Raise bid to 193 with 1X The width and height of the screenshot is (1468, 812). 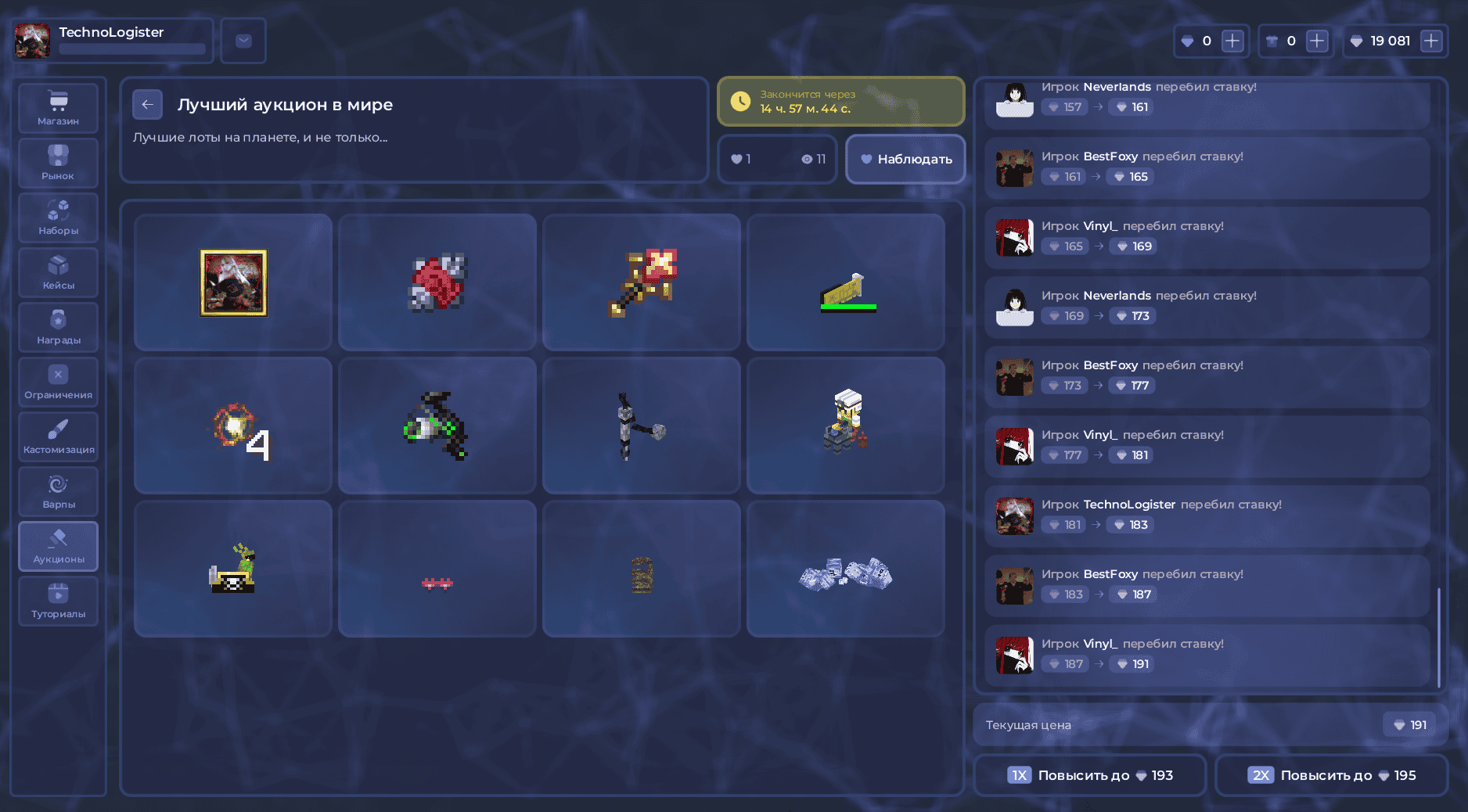coord(1089,775)
